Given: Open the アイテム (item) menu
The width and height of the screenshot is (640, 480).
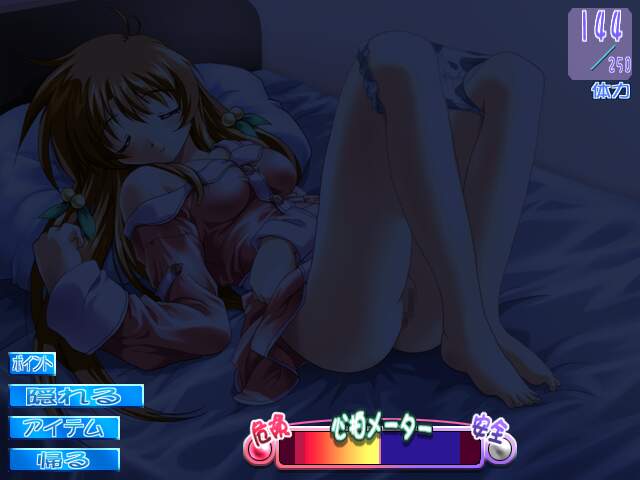Looking at the screenshot, I should pyautogui.click(x=65, y=428).
